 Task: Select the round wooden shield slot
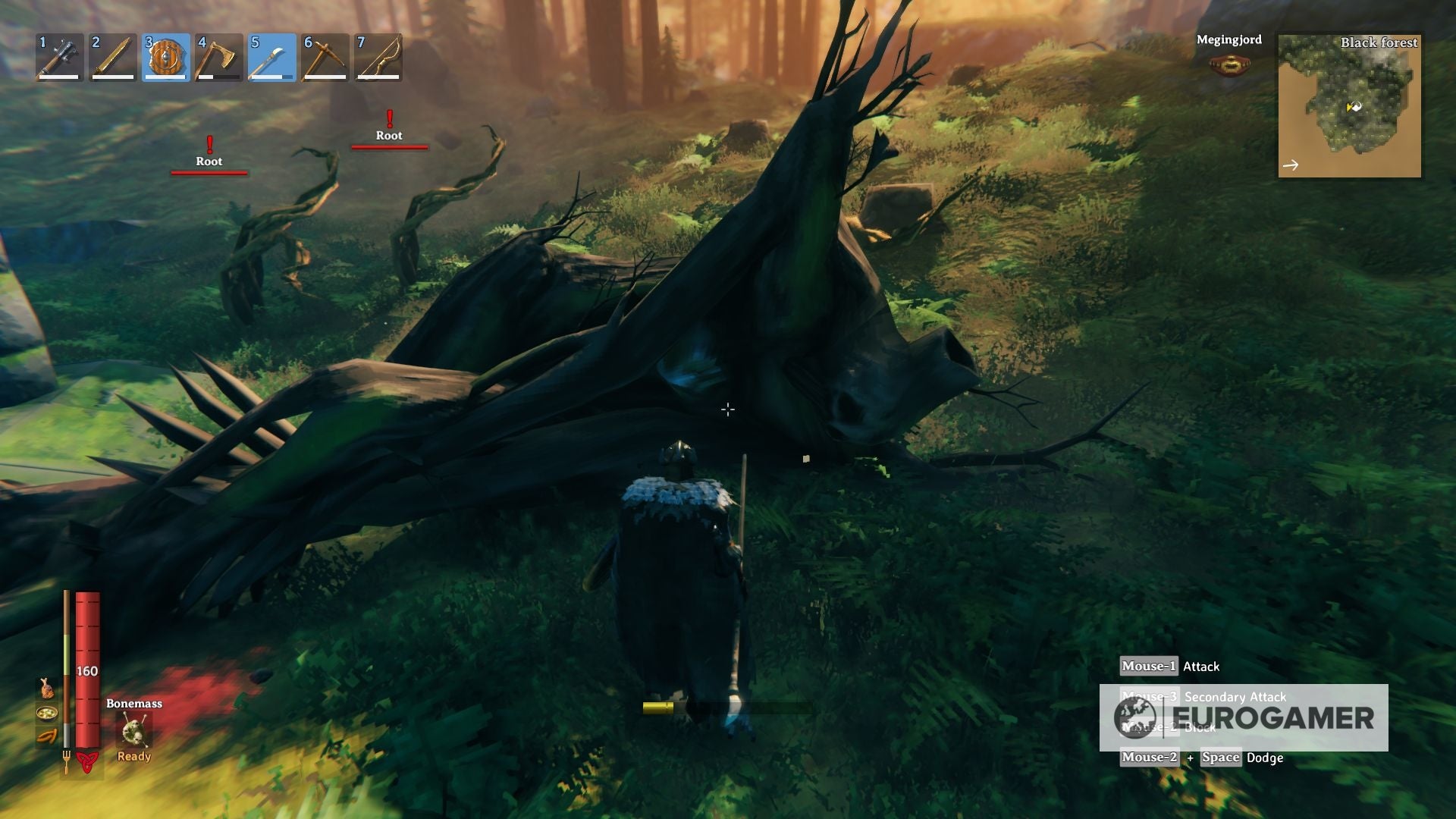pos(166,58)
